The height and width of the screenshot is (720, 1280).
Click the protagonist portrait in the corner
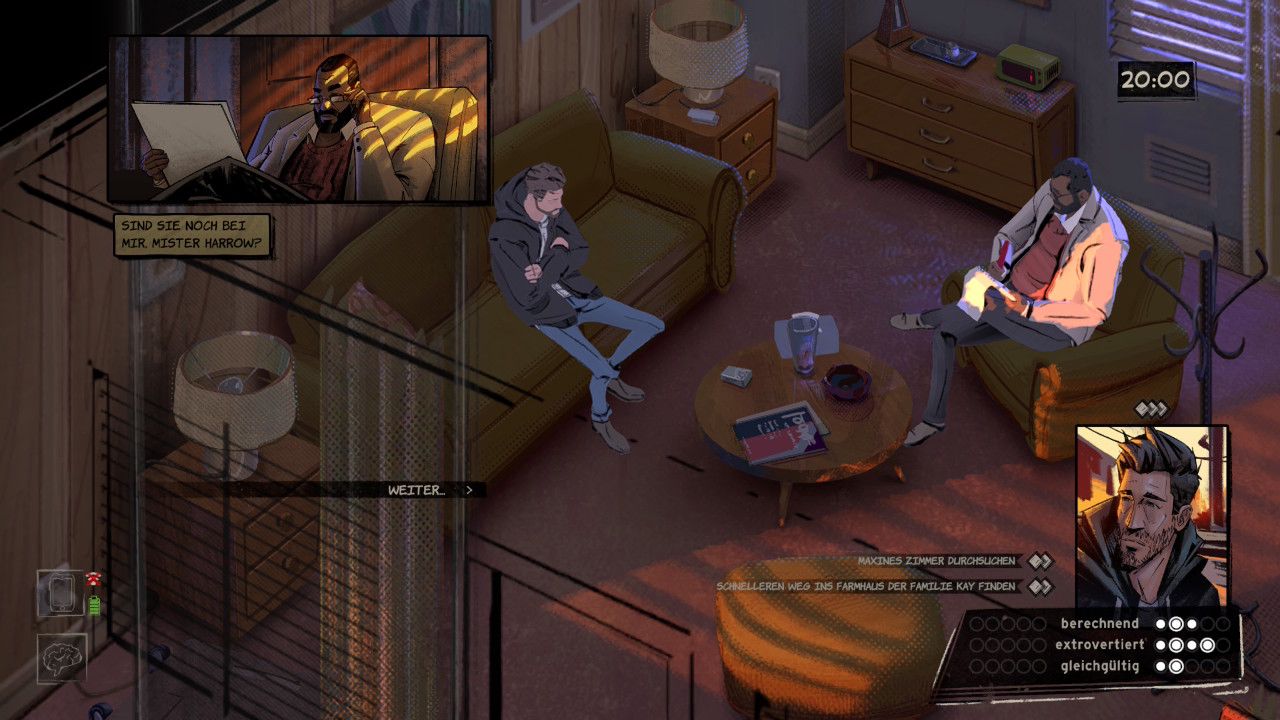coord(1151,517)
